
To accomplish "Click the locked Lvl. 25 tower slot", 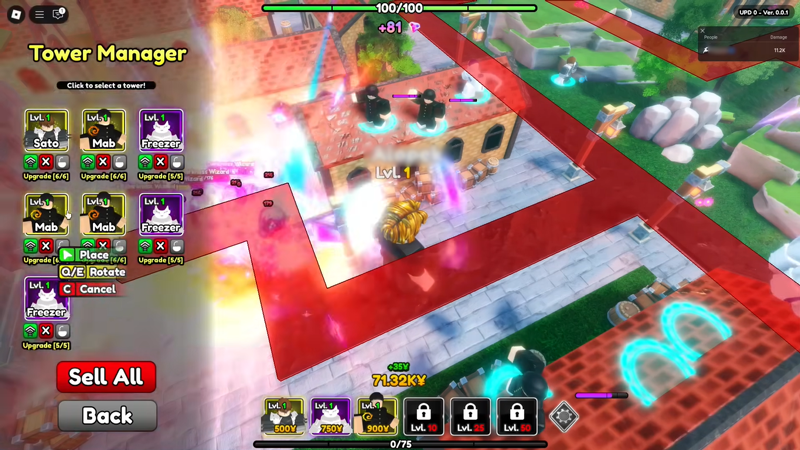I will [x=470, y=416].
